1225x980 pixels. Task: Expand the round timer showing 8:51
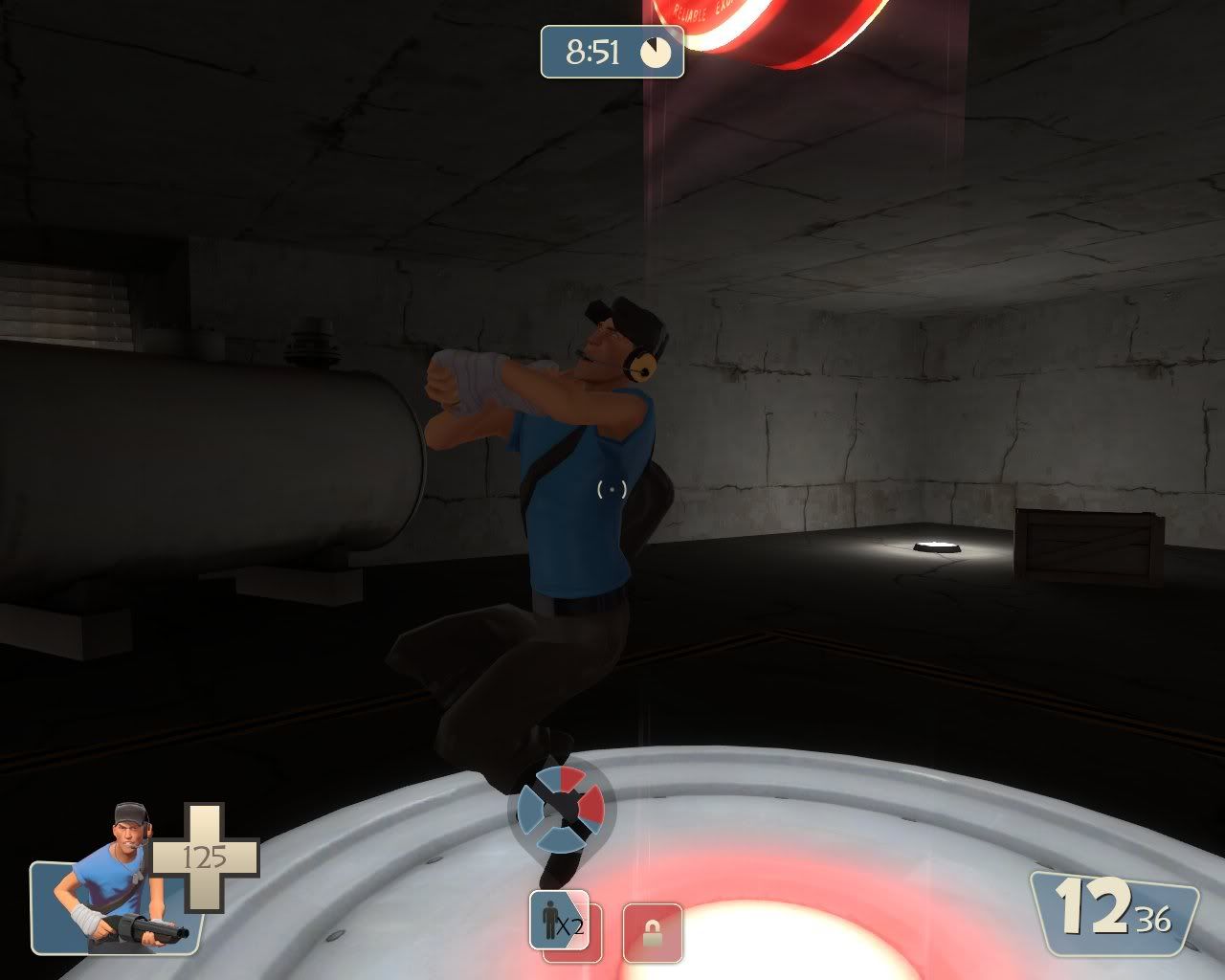click(x=591, y=53)
